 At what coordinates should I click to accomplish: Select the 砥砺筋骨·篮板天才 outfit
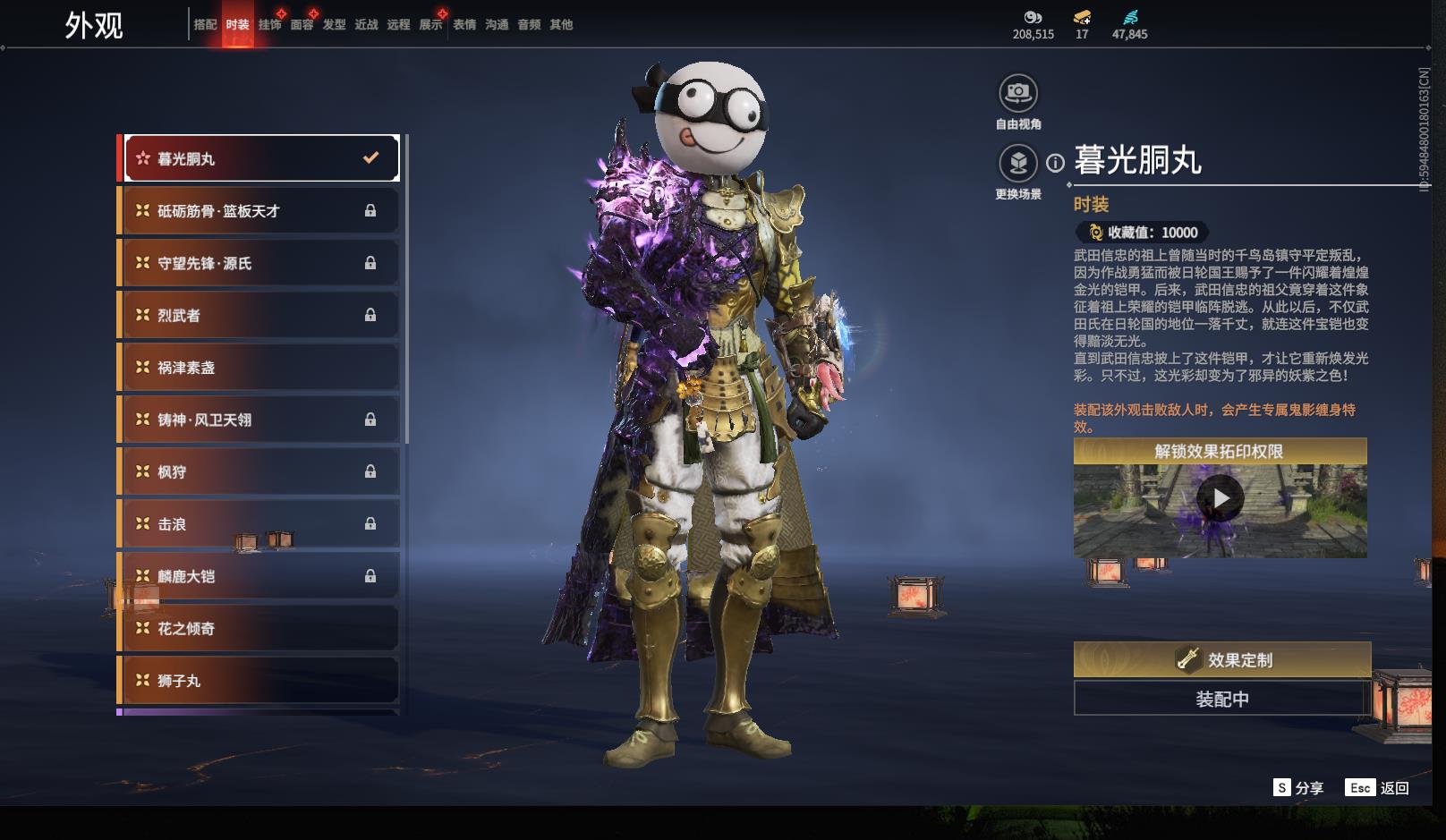pos(259,211)
